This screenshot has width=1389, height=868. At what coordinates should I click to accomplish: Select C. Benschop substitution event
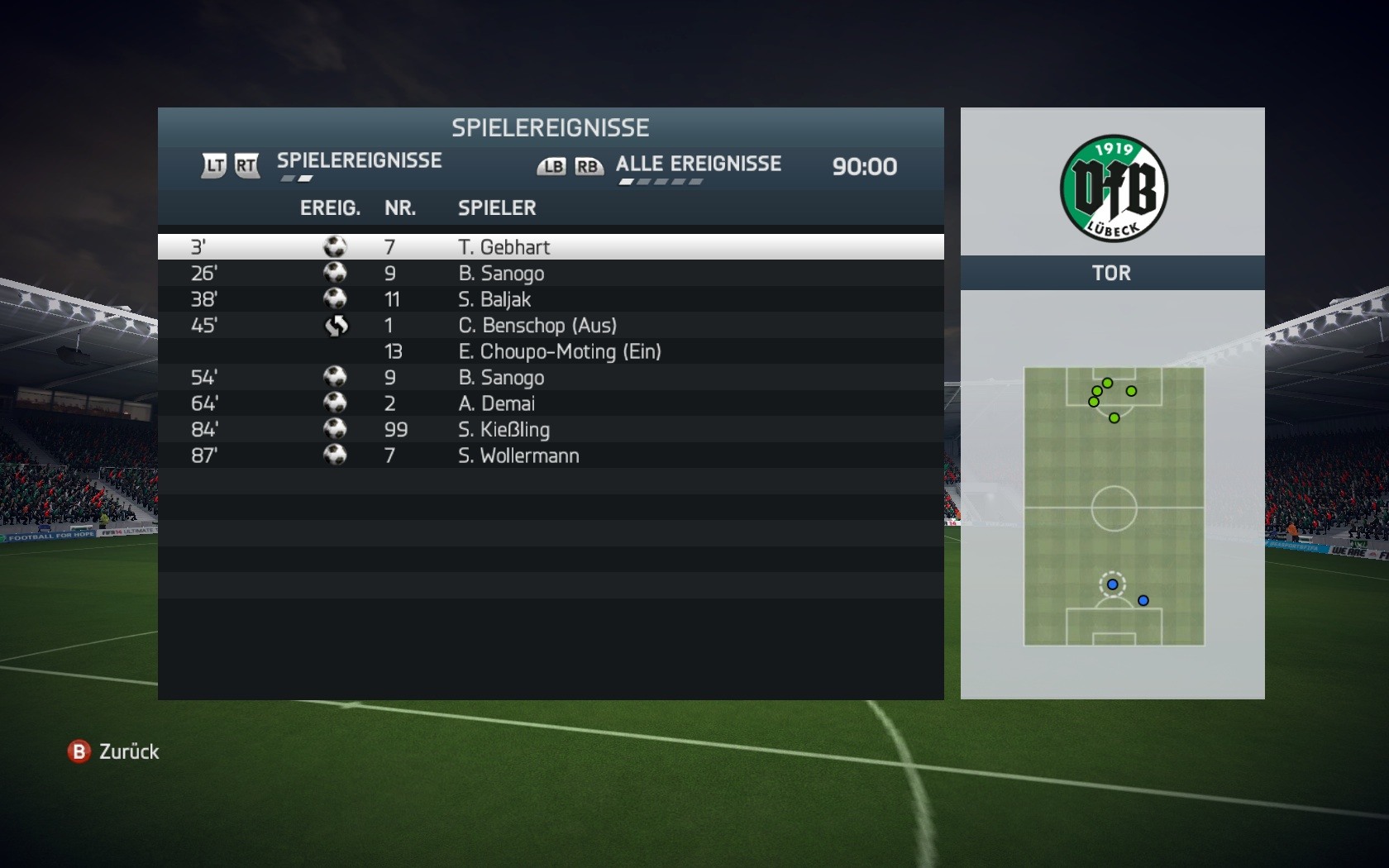click(x=550, y=326)
